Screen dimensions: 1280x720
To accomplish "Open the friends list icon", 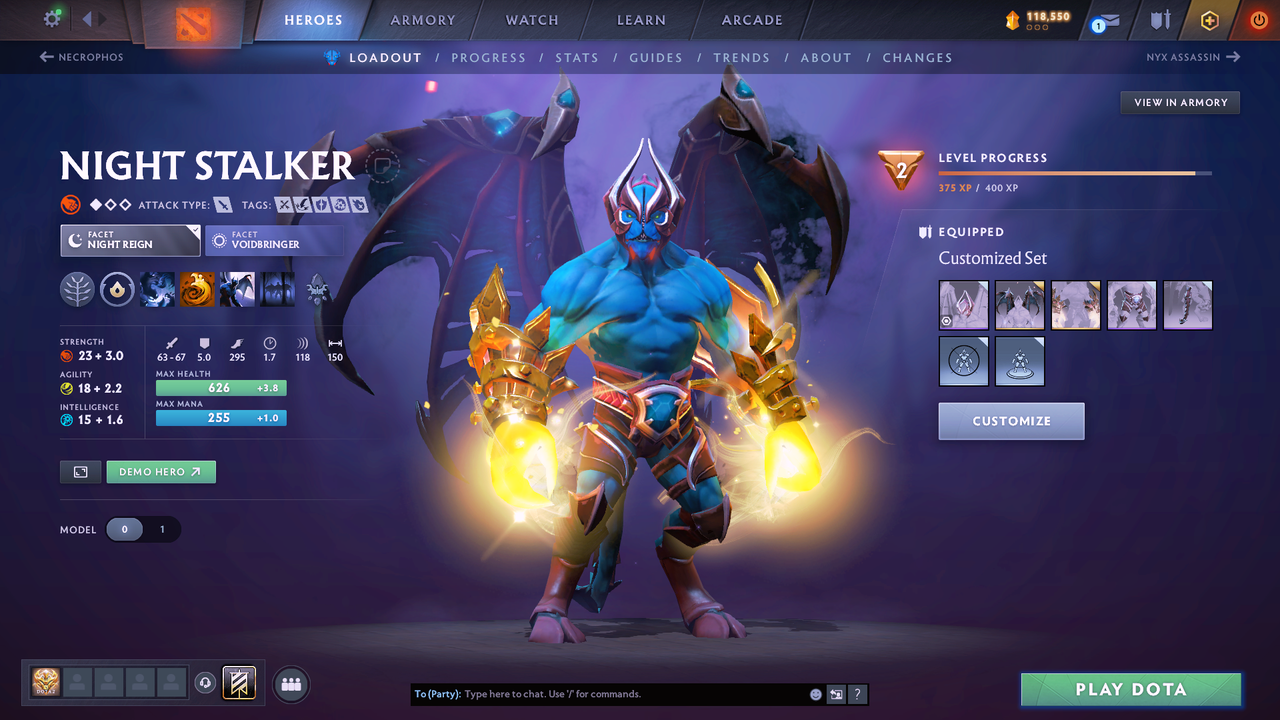I will click(290, 683).
